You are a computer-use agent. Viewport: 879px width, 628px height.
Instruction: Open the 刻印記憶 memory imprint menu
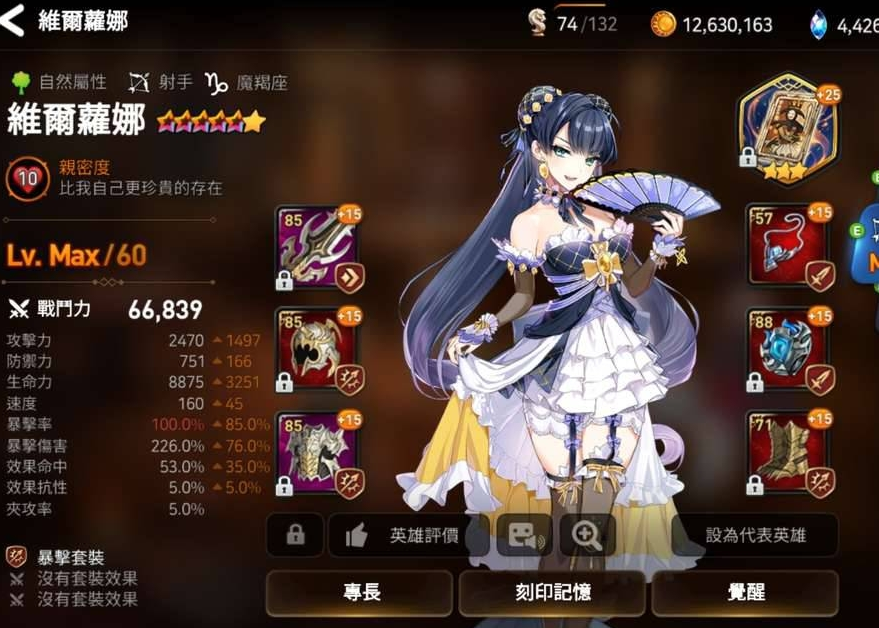click(x=551, y=592)
